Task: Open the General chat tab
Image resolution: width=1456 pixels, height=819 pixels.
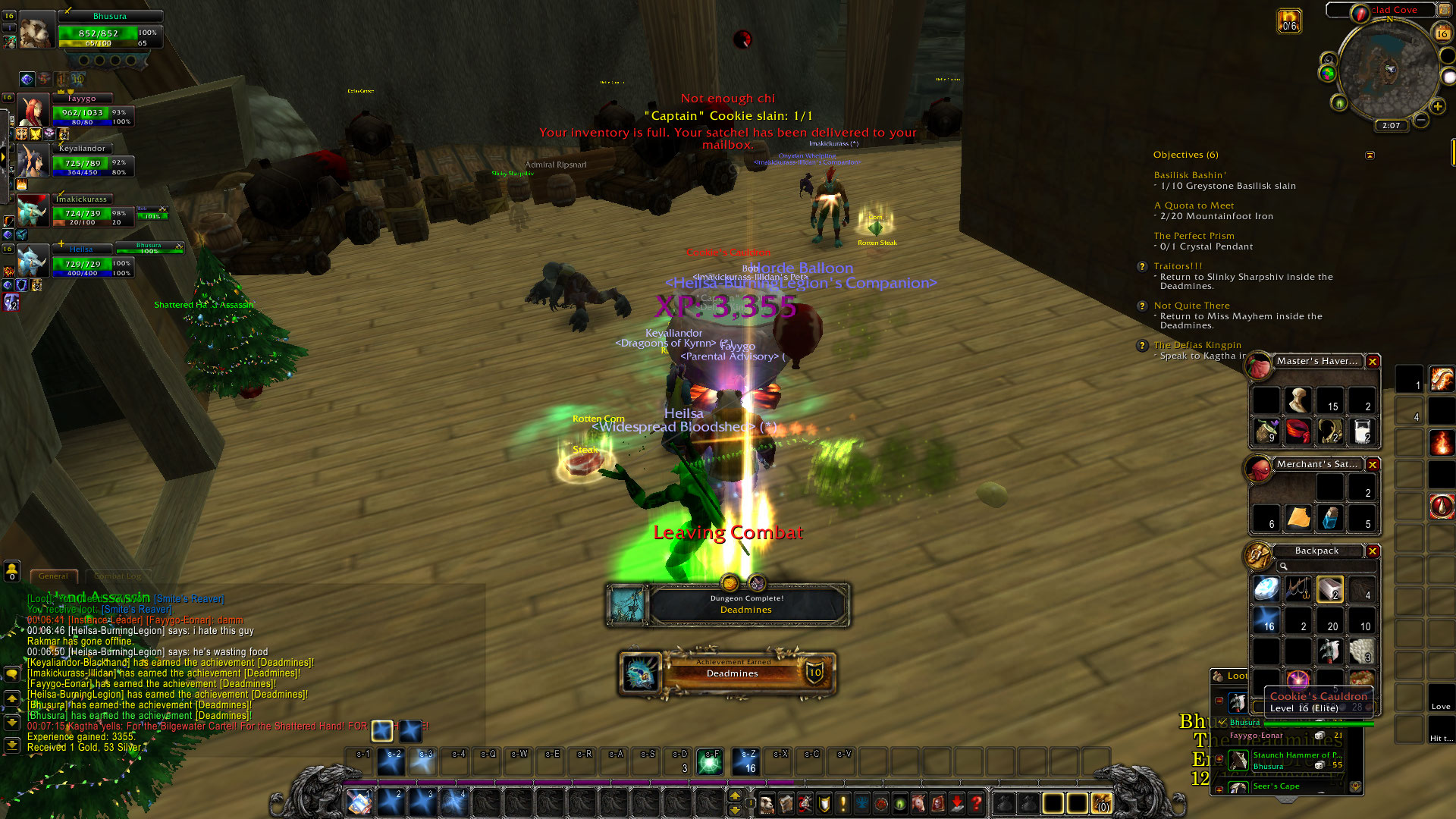Action: tap(53, 576)
